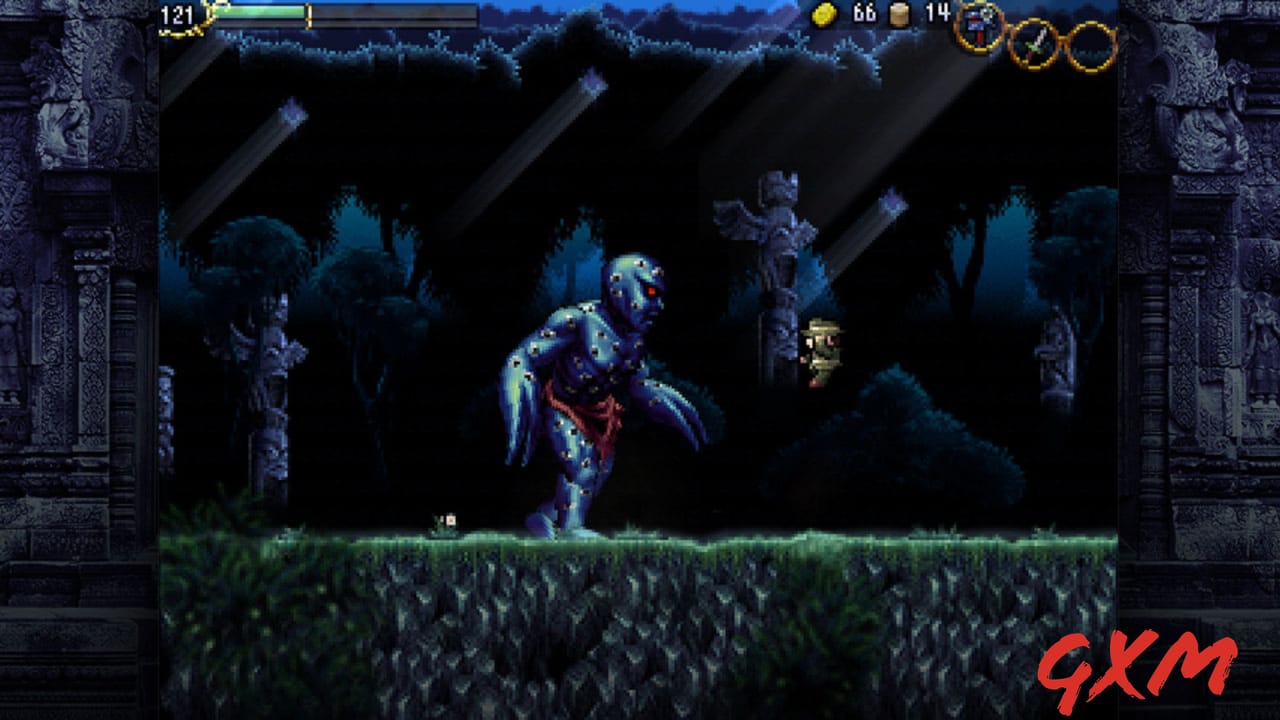Click the weight counter icon showing 14

click(938, 15)
